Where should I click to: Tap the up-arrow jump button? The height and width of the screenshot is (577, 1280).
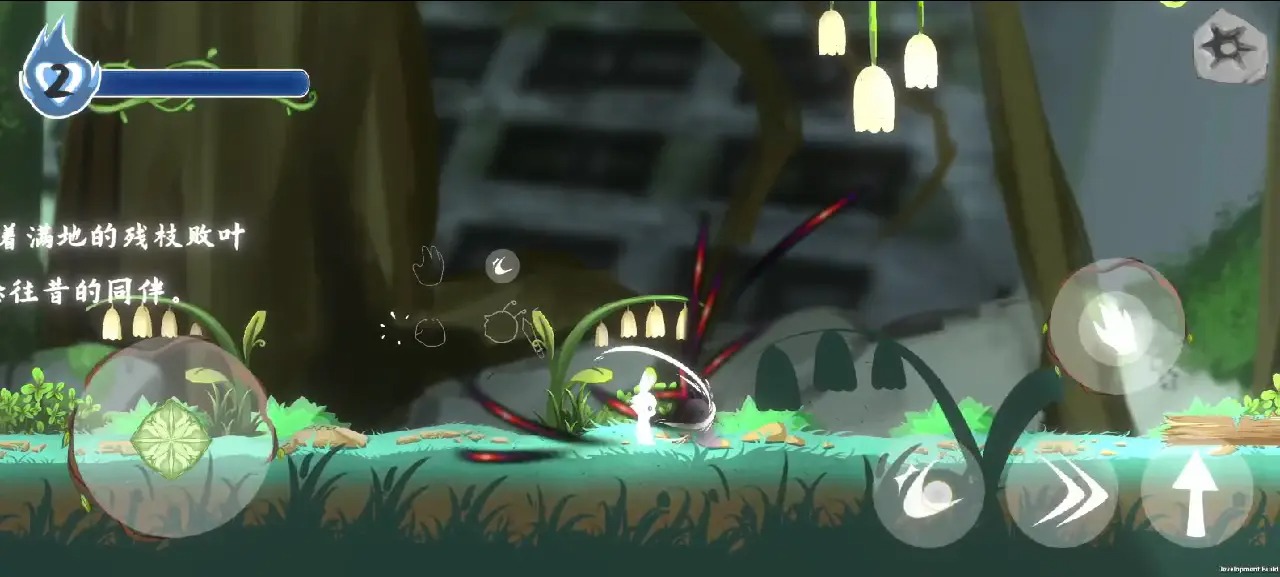click(1196, 495)
